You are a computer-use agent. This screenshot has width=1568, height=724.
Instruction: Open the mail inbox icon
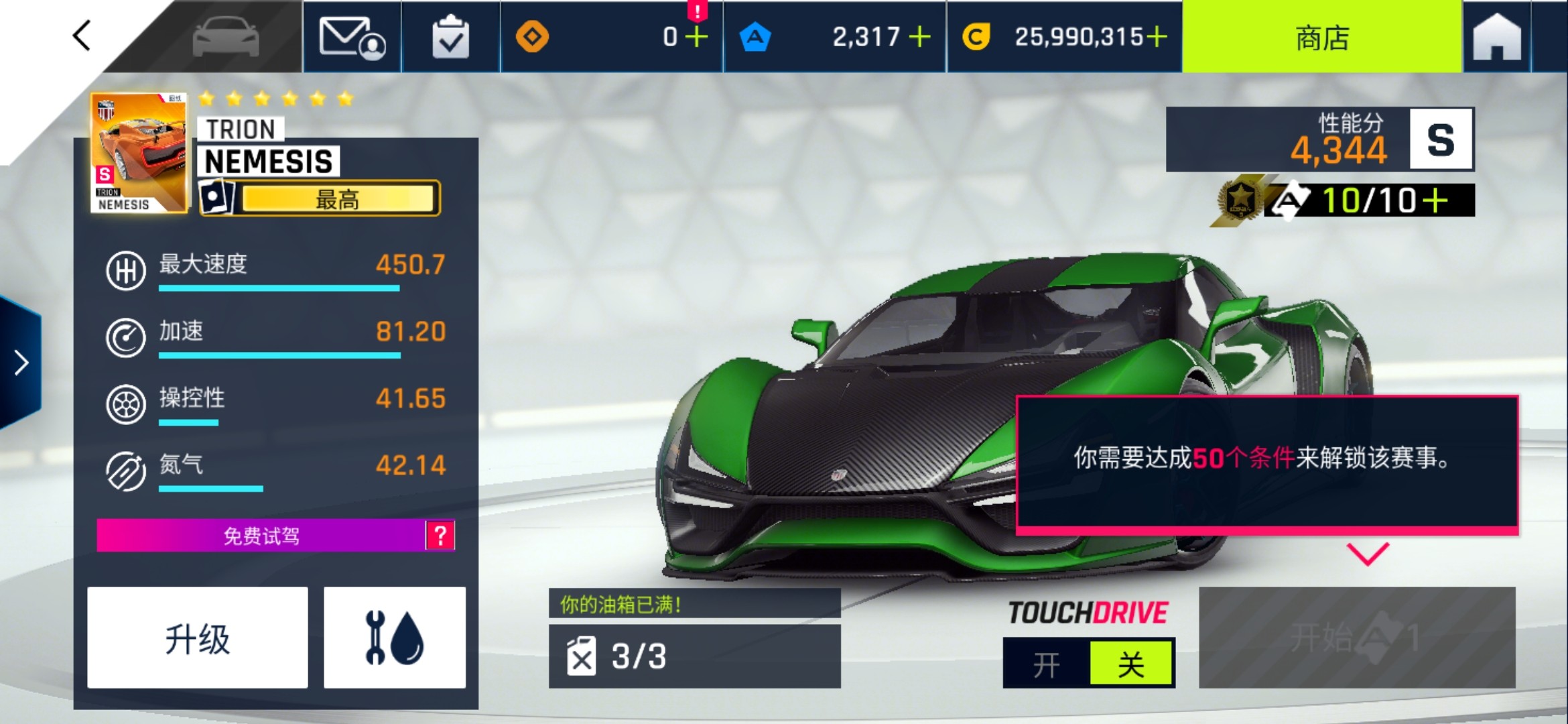(351, 38)
